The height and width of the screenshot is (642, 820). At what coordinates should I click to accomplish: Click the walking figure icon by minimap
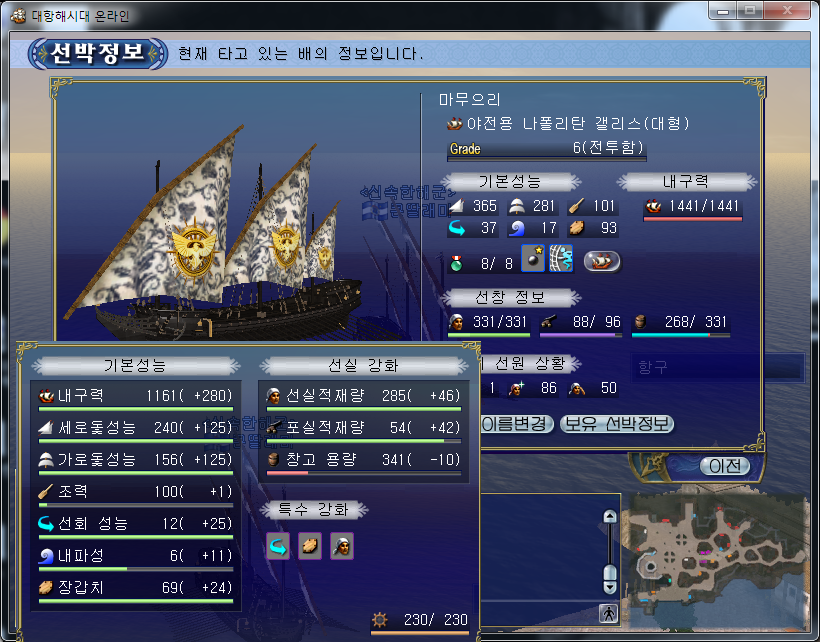click(x=609, y=611)
